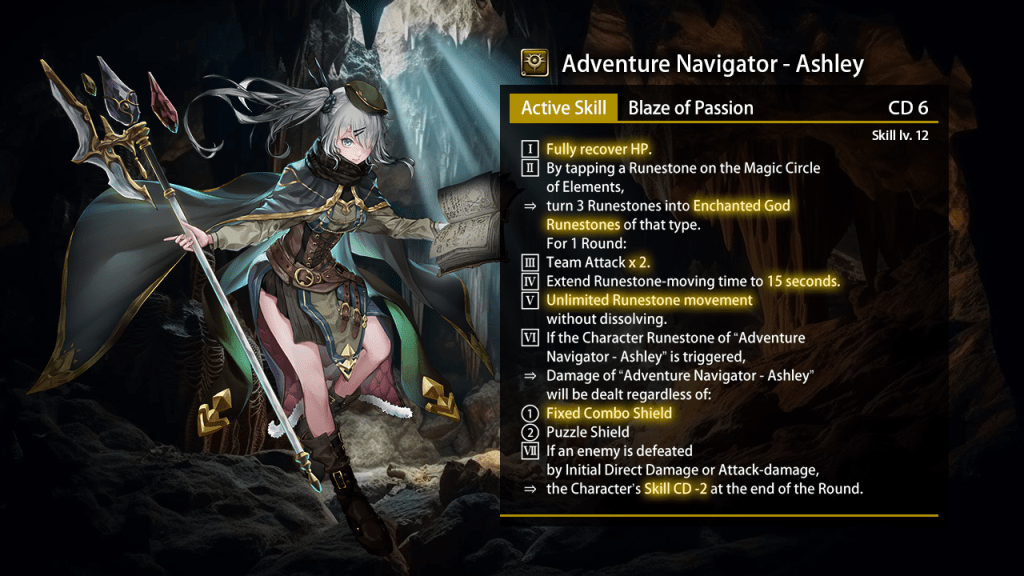This screenshot has height=576, width=1024.
Task: Select the Active Skill tab
Action: [x=564, y=108]
